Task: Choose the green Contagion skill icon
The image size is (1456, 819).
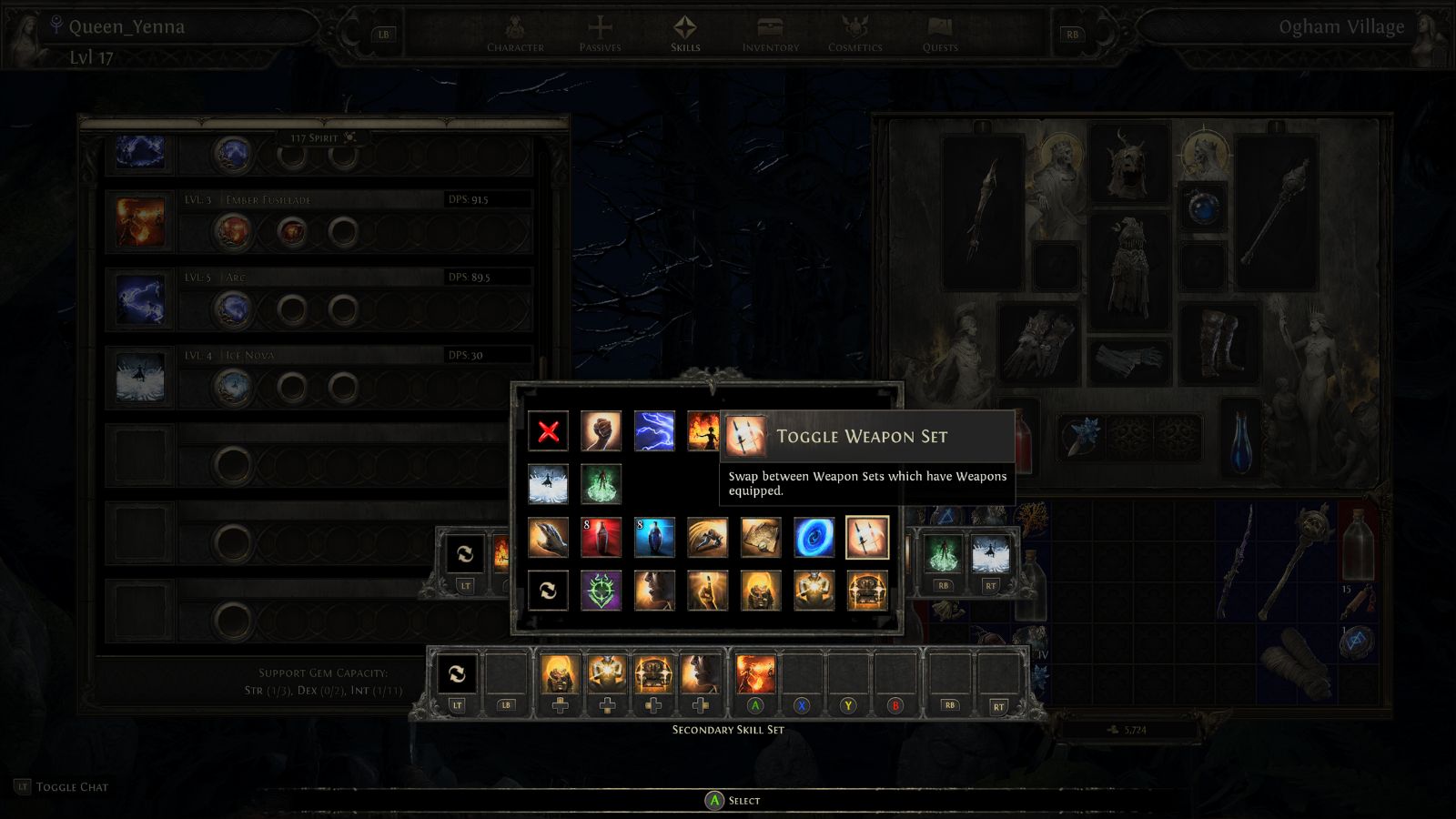Action: 602,482
